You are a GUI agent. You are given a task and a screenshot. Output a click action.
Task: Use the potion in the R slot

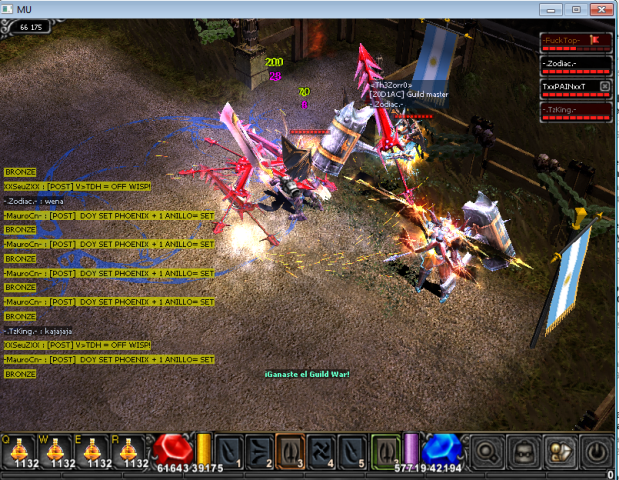click(129, 452)
